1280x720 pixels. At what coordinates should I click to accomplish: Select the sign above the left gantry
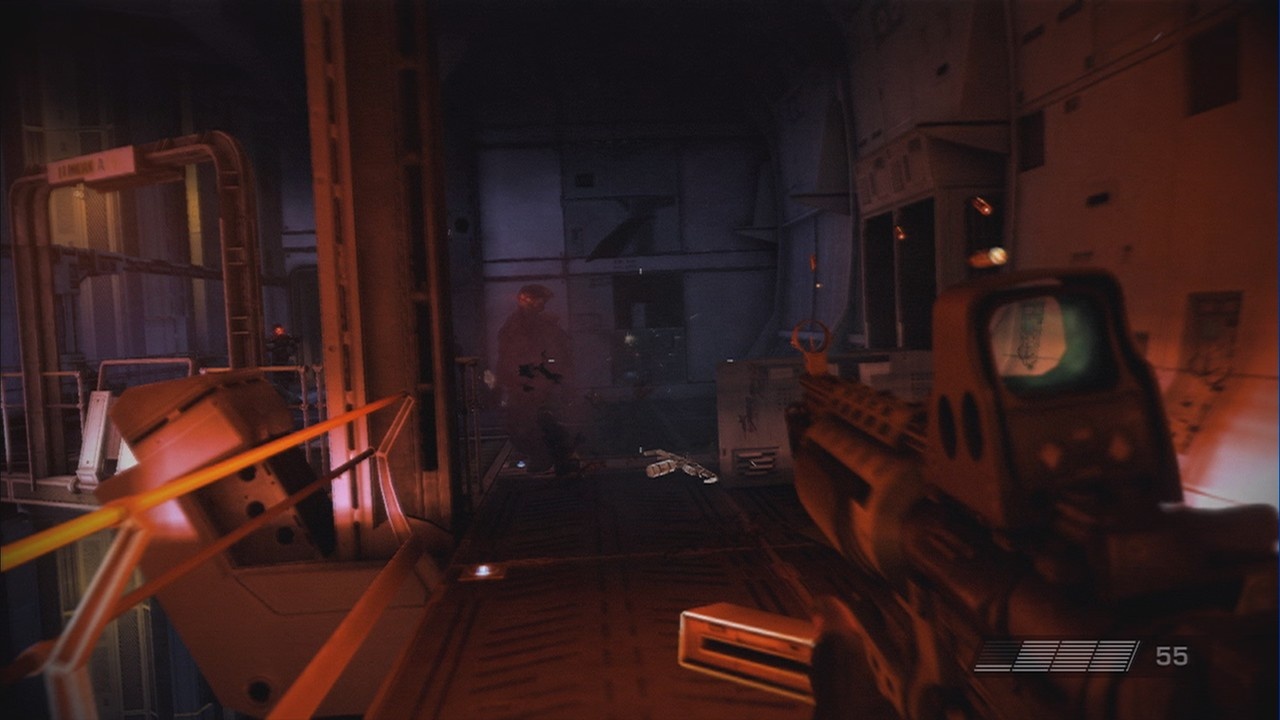click(90, 163)
